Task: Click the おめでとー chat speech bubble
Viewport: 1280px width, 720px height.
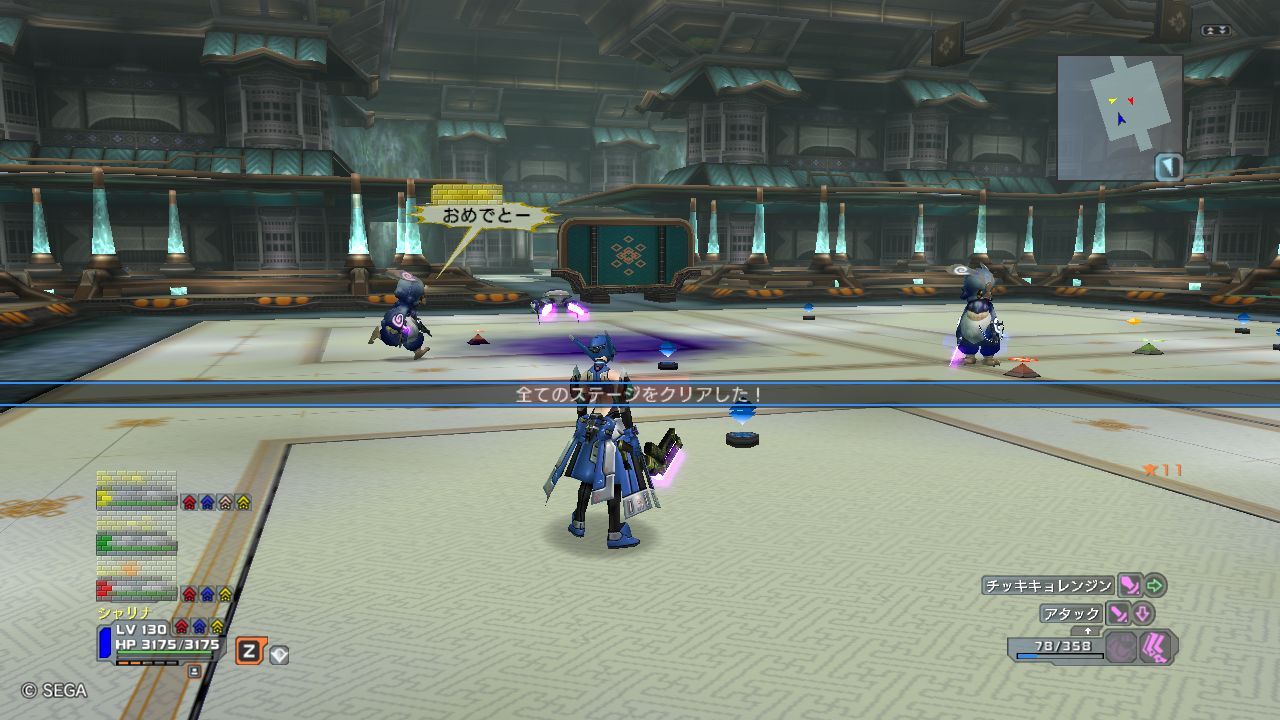Action: [484, 214]
